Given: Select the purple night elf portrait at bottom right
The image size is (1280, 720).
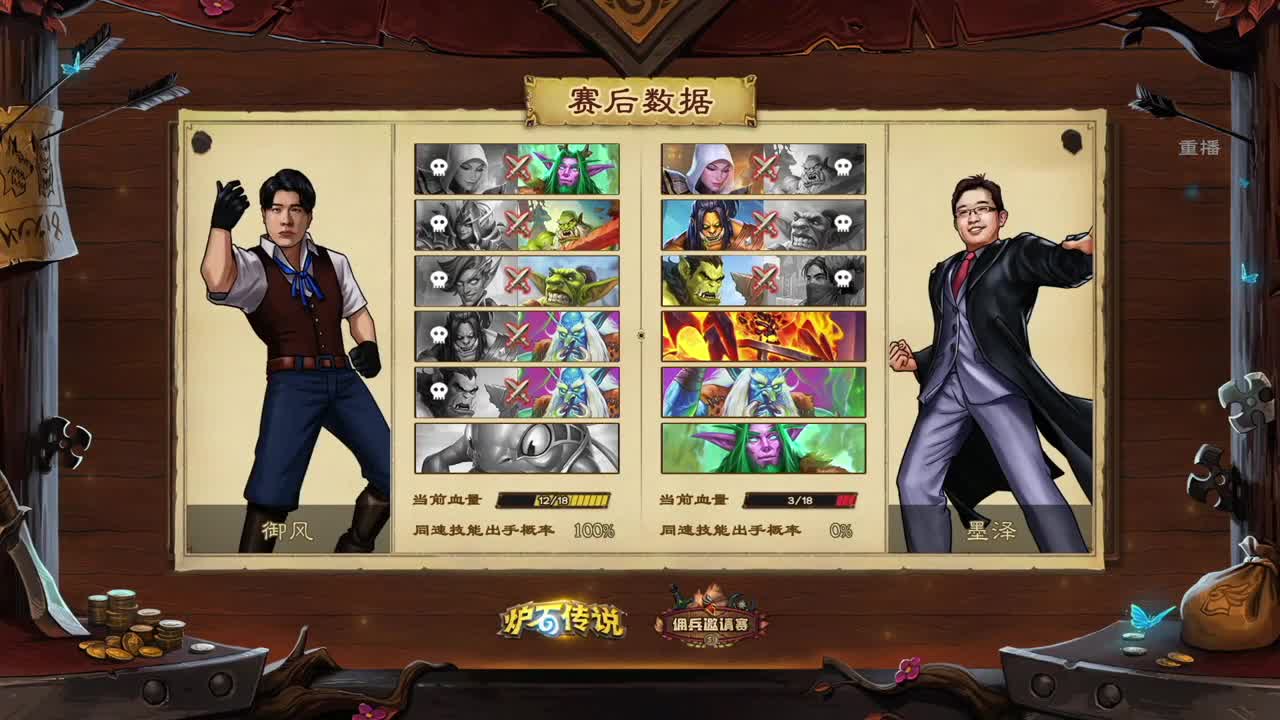Looking at the screenshot, I should click(x=760, y=447).
